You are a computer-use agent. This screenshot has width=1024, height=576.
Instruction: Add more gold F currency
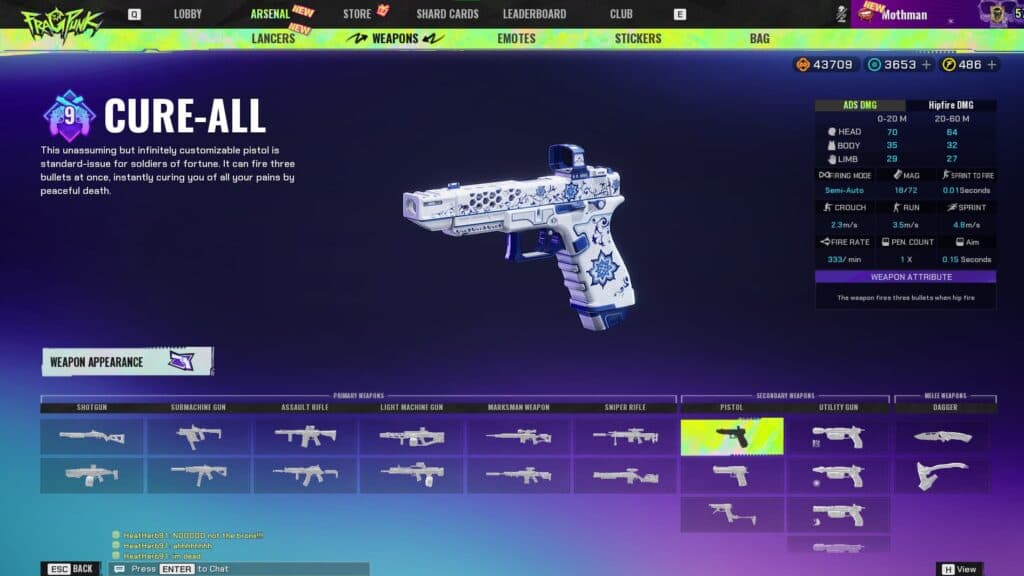(x=992, y=64)
